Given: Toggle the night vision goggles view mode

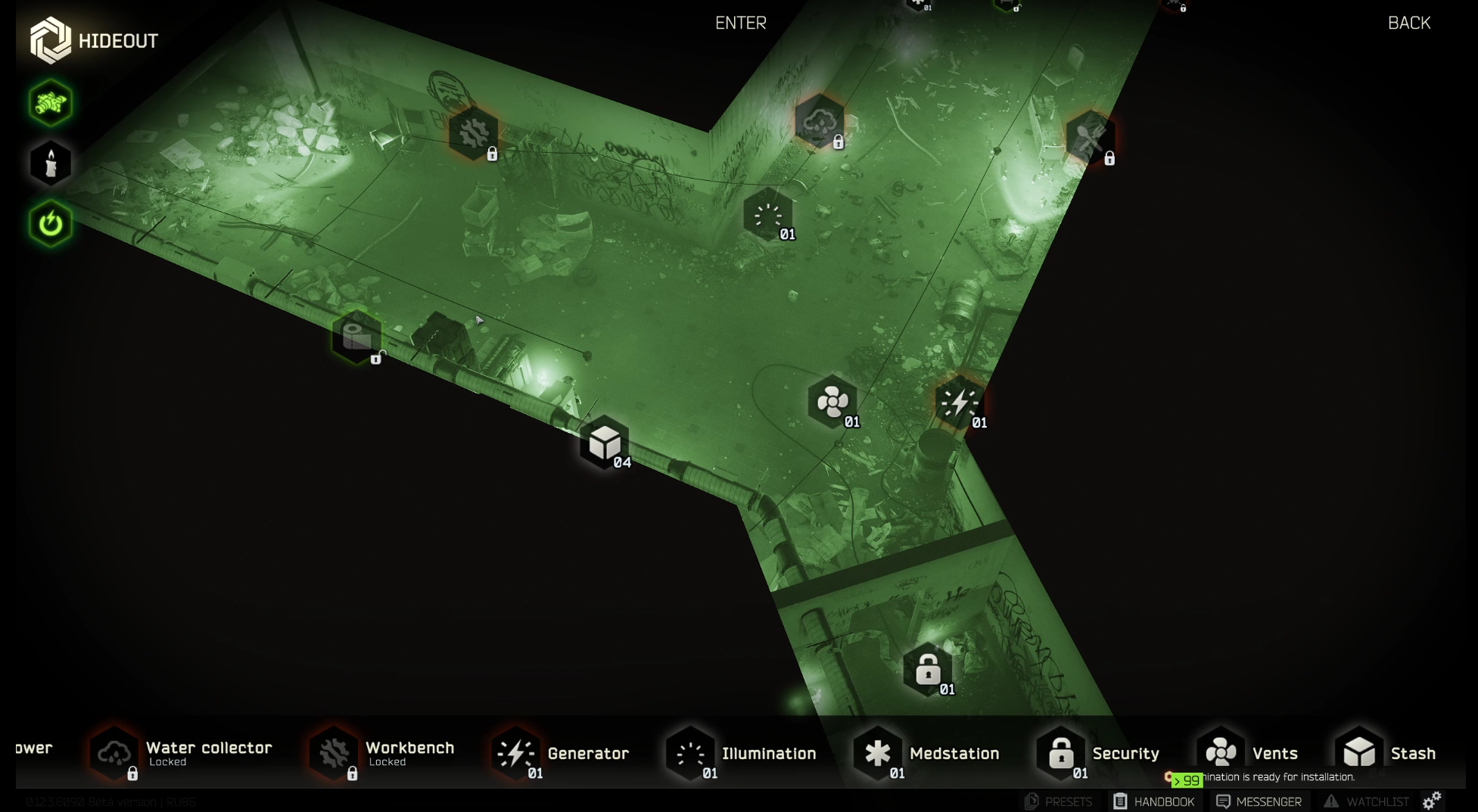Looking at the screenshot, I should tap(49, 104).
